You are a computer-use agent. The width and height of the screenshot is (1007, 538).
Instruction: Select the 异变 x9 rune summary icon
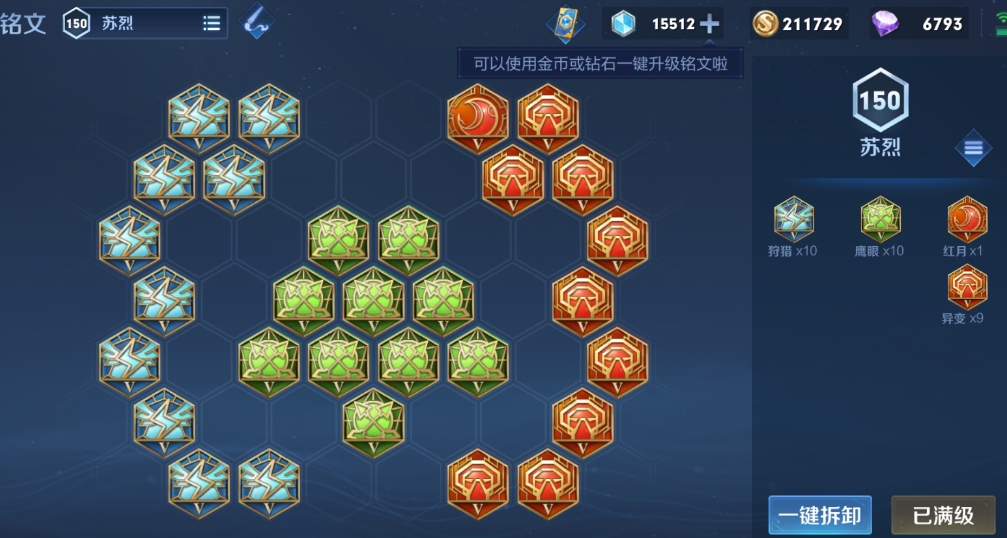(x=966, y=287)
